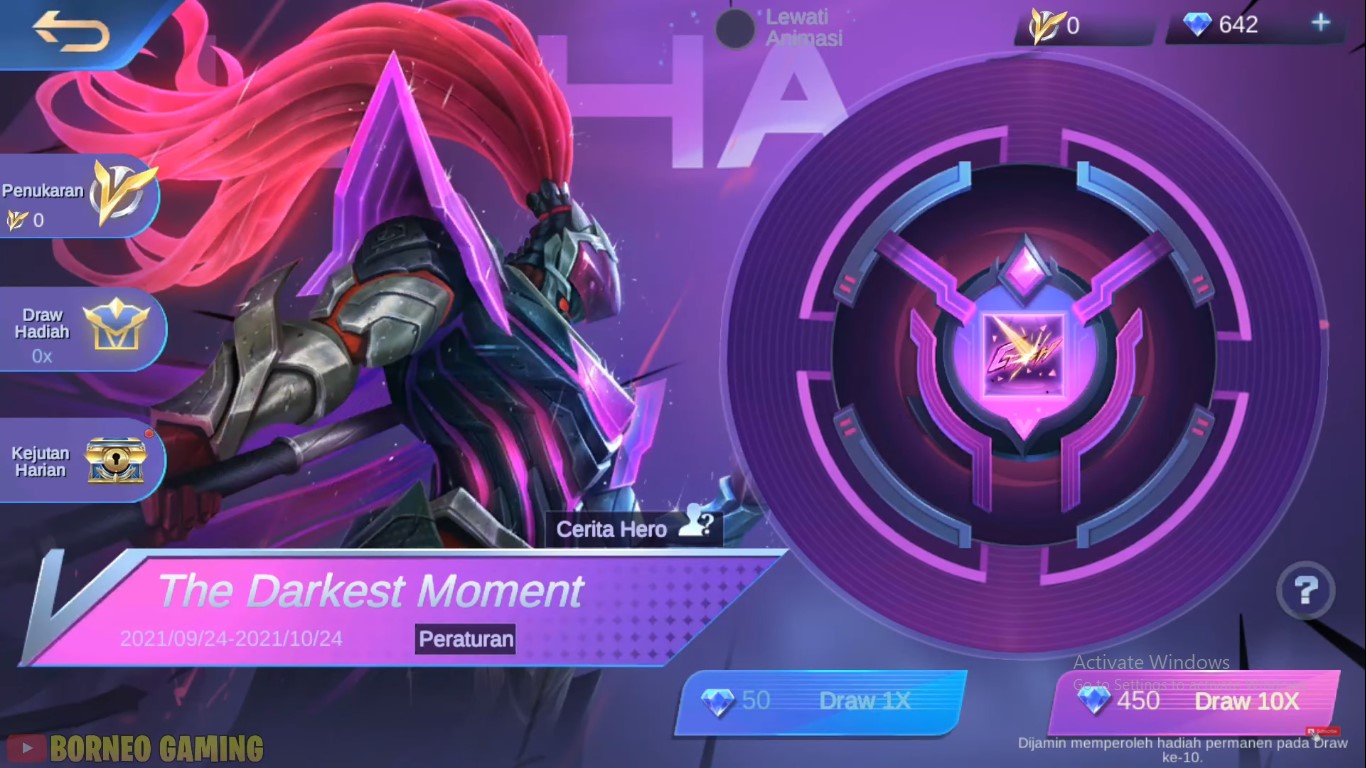
Task: Open the Peraturan rules menu
Action: (x=464, y=639)
